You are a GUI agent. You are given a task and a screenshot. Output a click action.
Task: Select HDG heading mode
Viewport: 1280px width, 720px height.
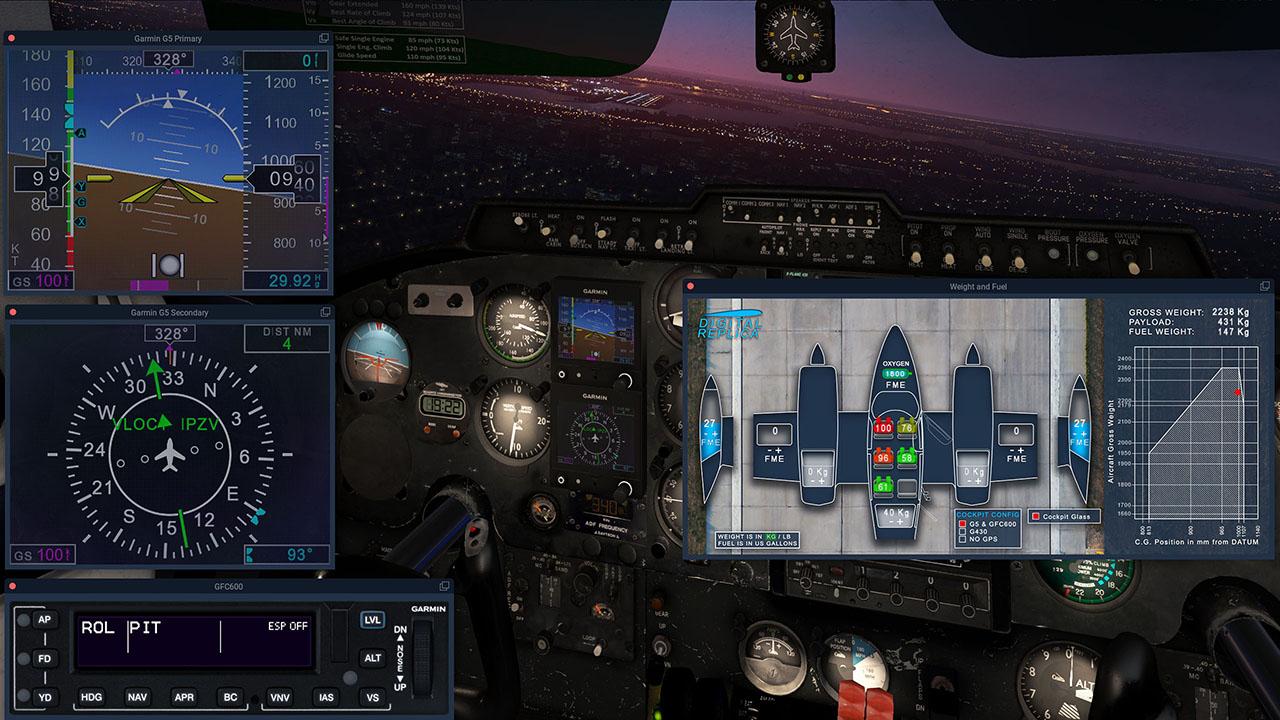(91, 697)
